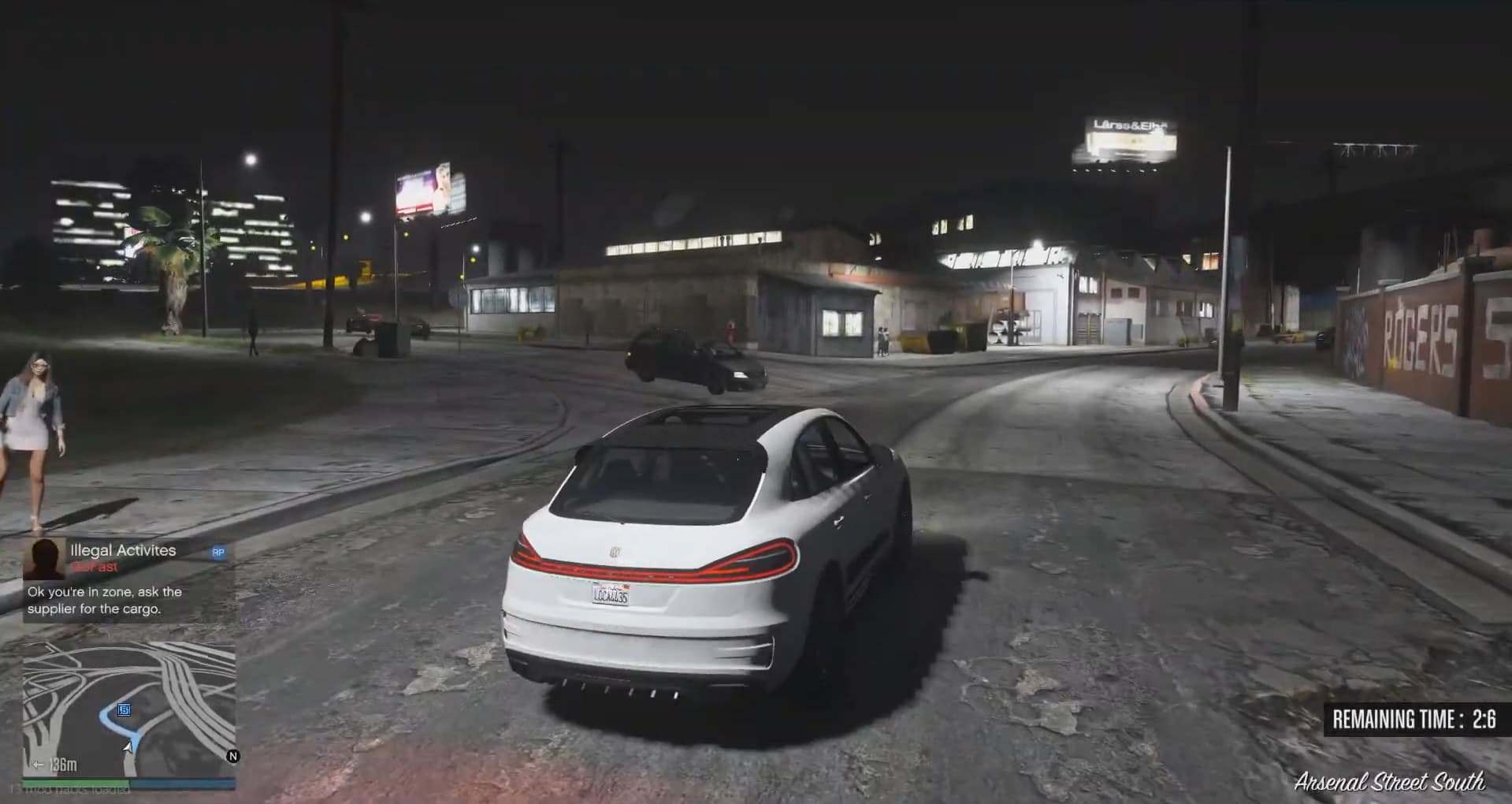Click the white player arrow on minimap

coord(128,746)
